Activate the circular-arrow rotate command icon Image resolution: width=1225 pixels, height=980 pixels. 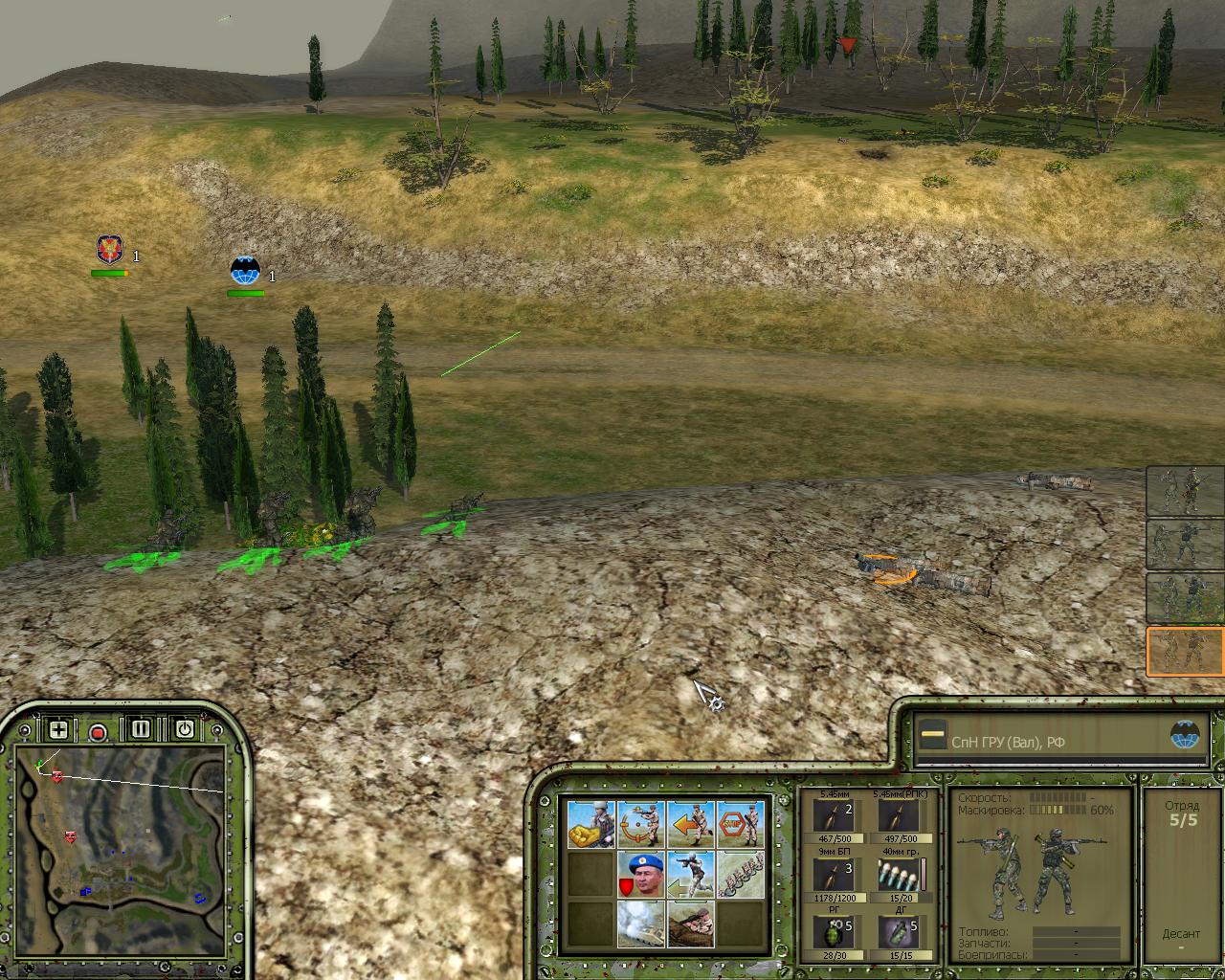[x=640, y=824]
